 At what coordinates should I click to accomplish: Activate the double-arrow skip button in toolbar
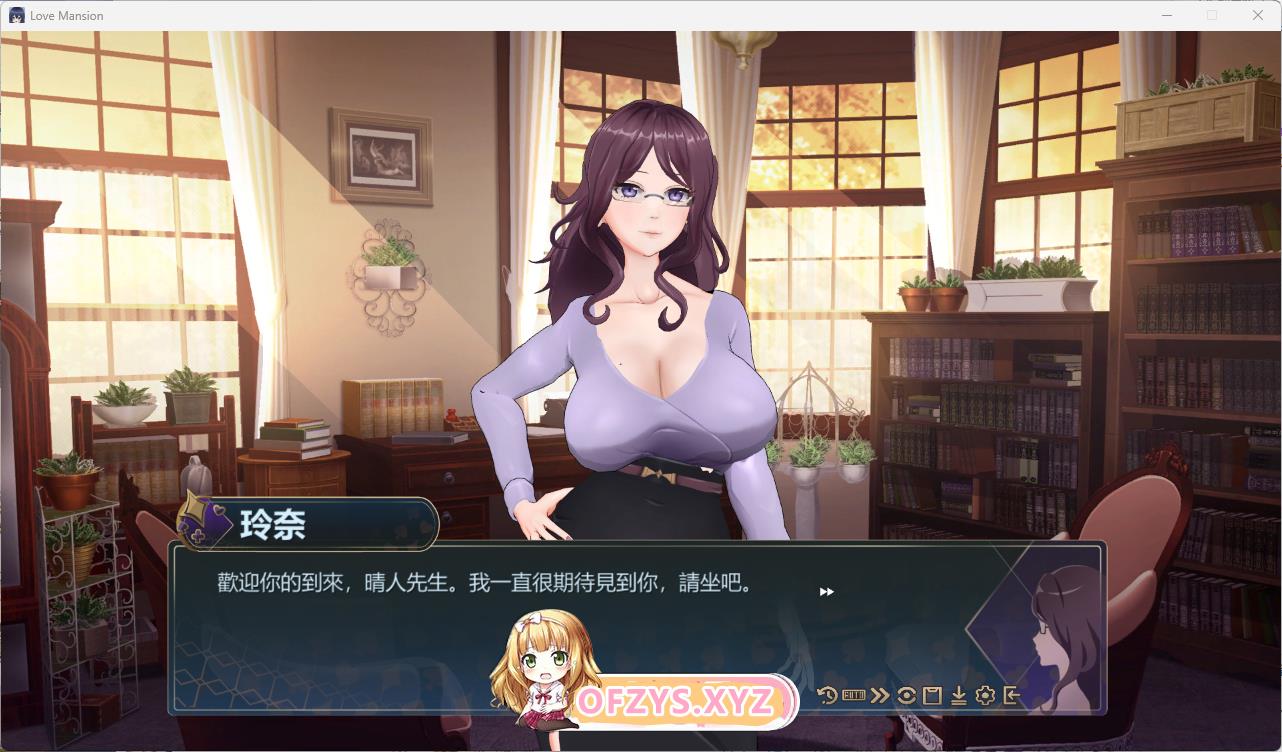pos(879,695)
